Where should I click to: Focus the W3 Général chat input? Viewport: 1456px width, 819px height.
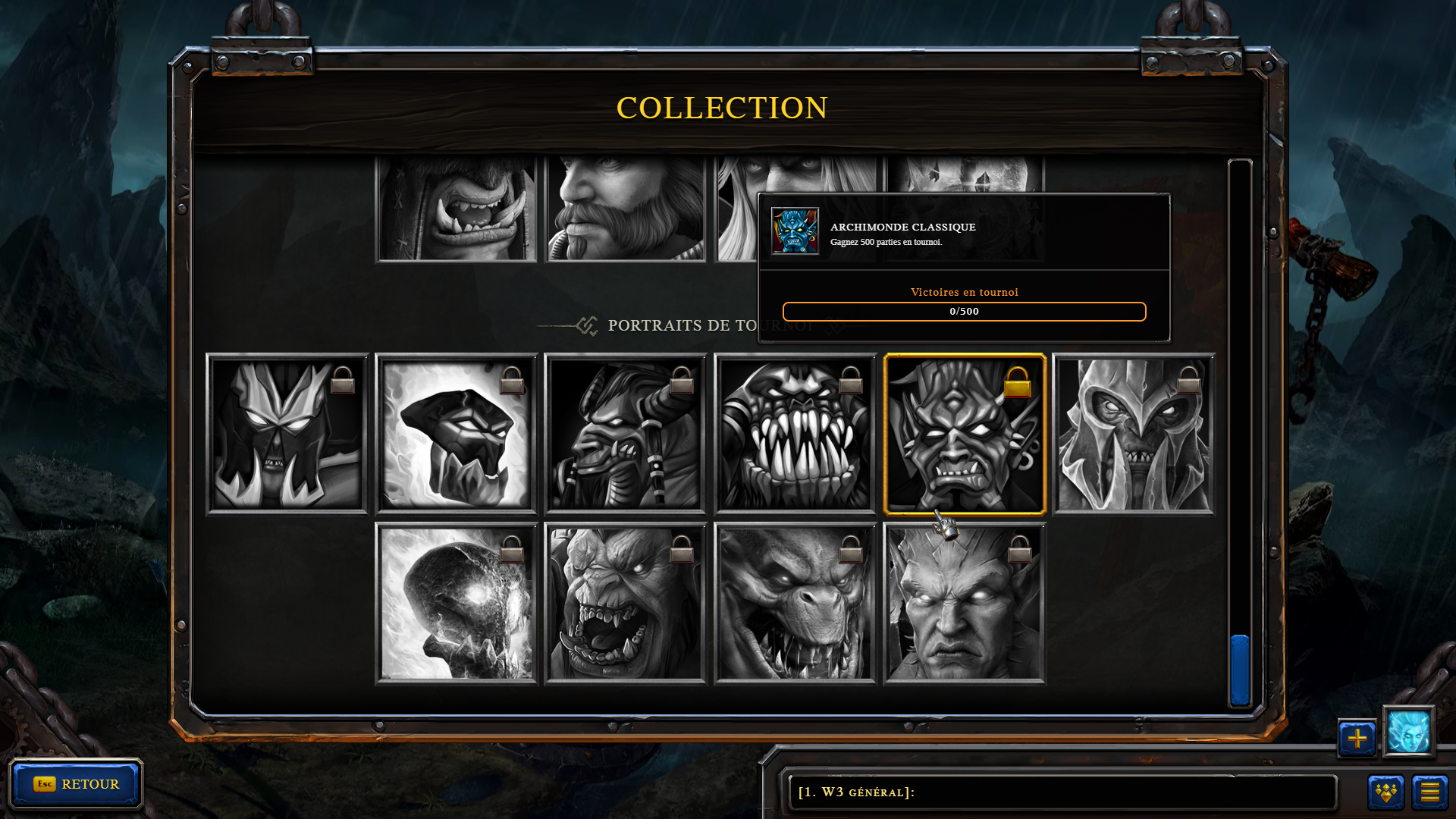[x=1062, y=792]
